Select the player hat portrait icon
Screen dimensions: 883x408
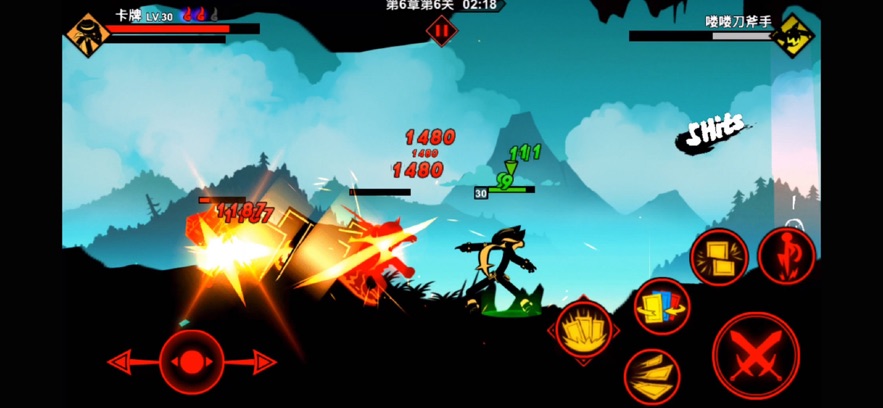coord(87,35)
